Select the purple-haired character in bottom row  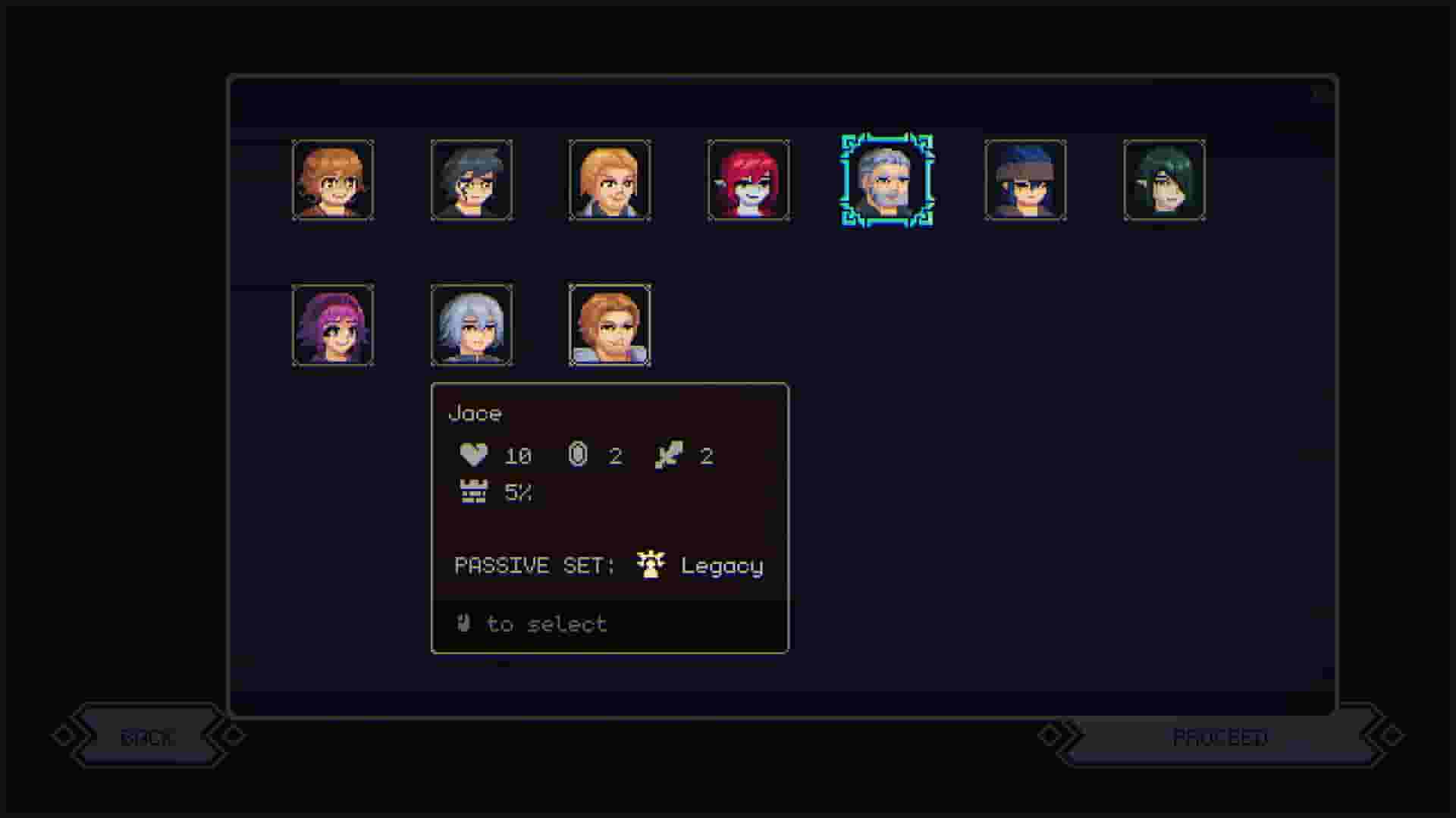click(334, 324)
